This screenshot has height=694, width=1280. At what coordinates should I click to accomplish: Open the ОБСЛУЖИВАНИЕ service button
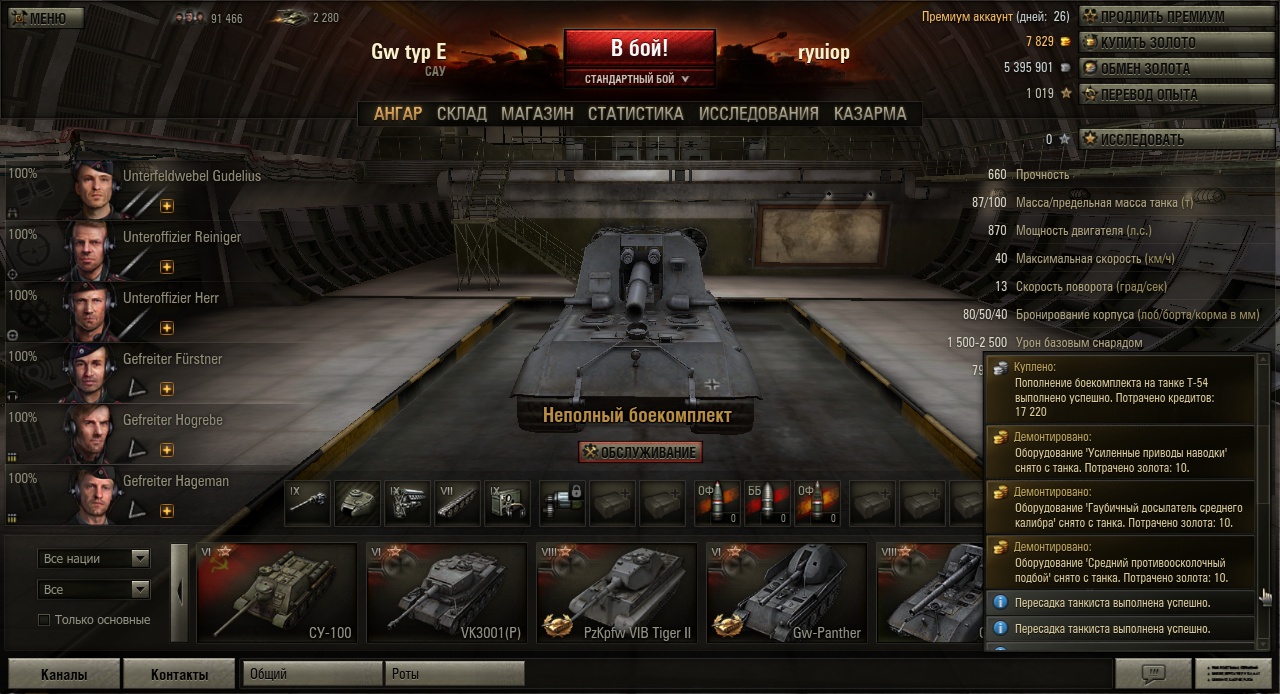640,452
